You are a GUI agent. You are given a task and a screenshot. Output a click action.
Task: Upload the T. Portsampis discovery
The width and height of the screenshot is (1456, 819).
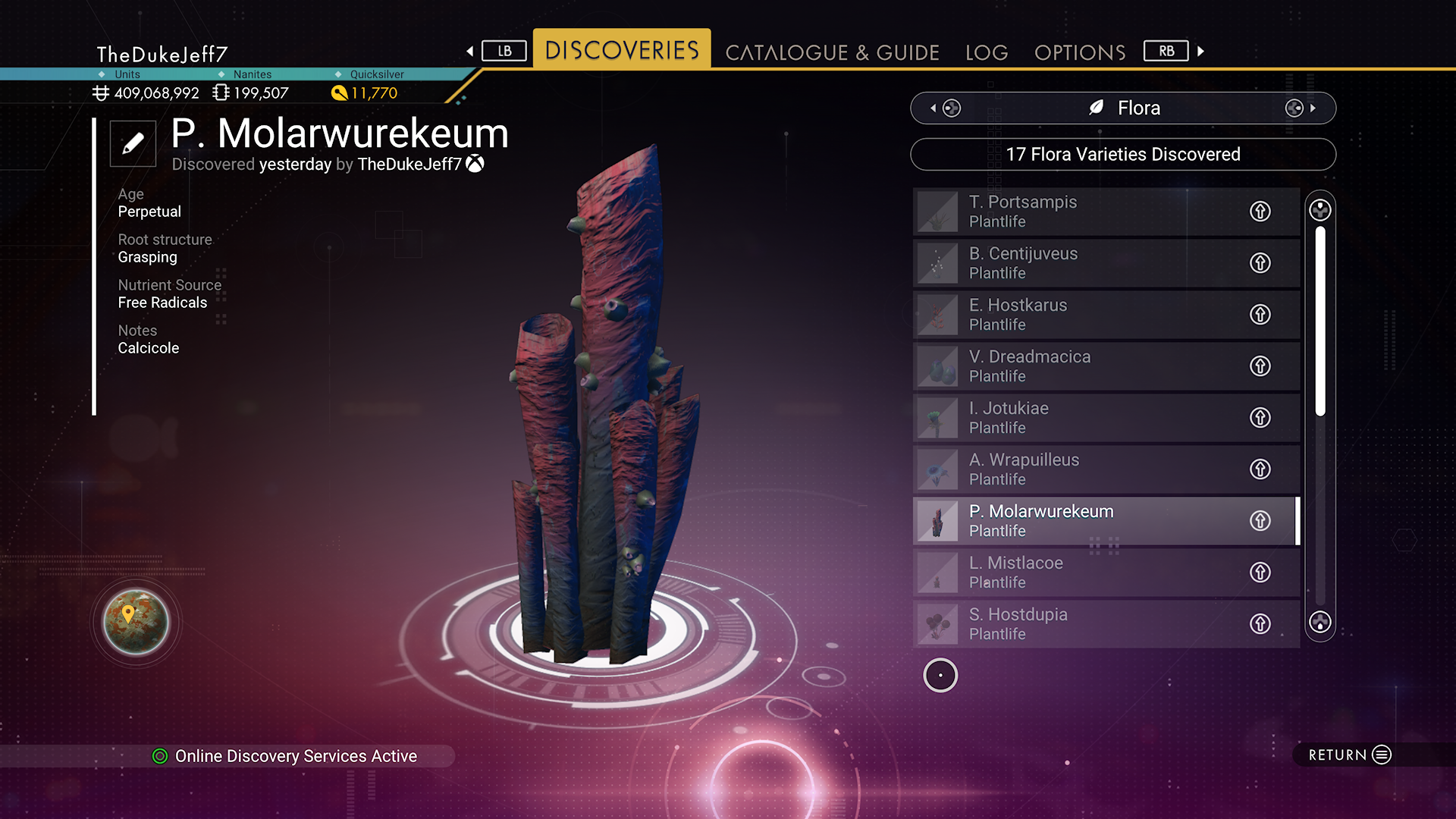1260,212
